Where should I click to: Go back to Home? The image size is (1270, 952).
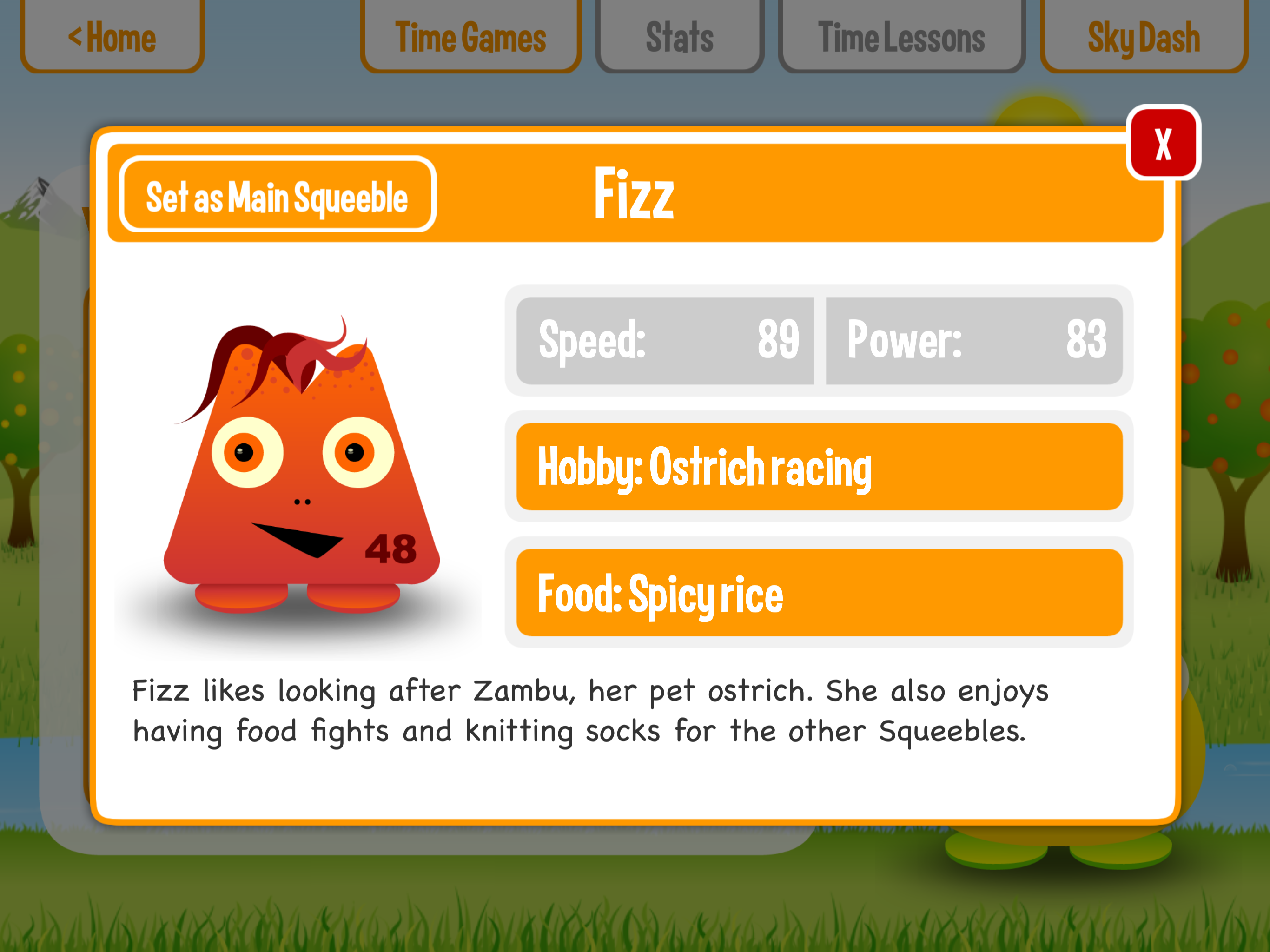(x=112, y=37)
